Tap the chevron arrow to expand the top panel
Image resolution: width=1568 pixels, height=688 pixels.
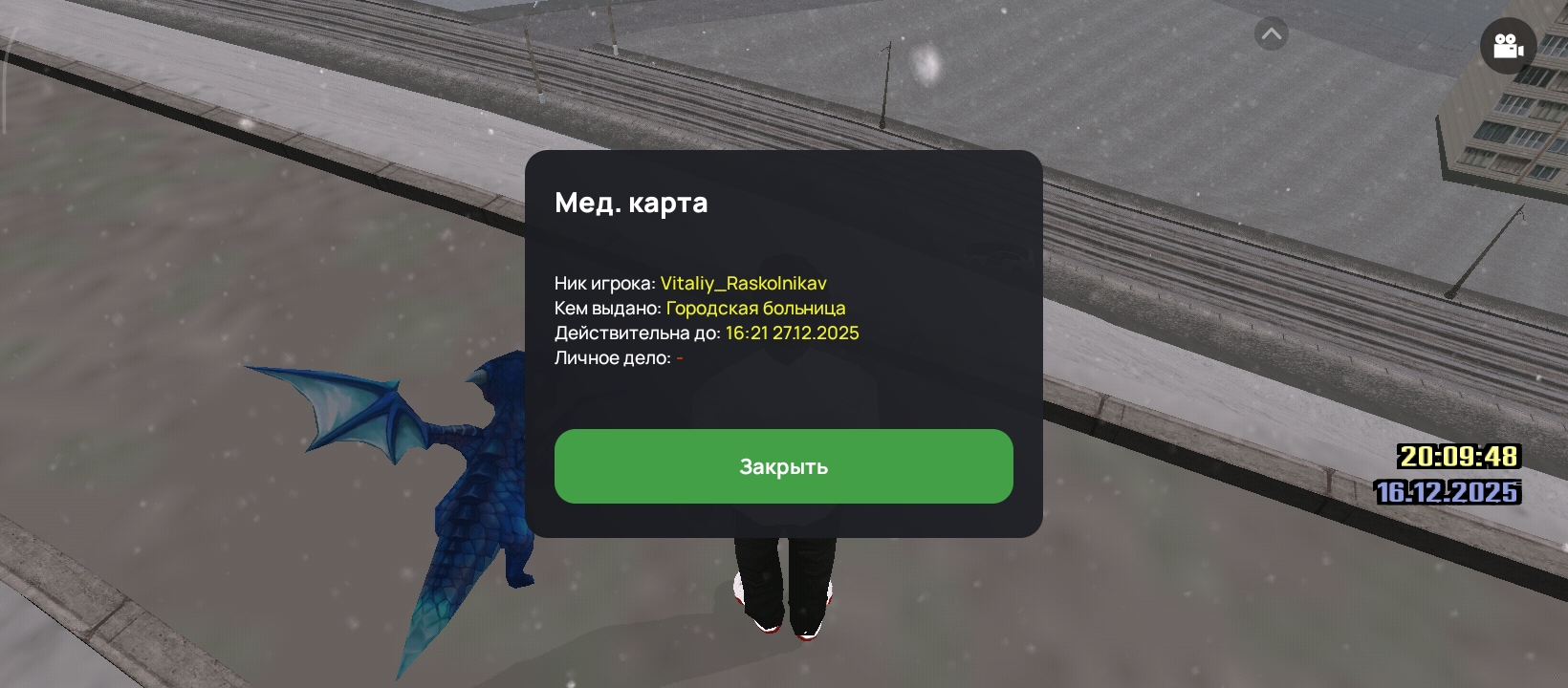[1271, 32]
